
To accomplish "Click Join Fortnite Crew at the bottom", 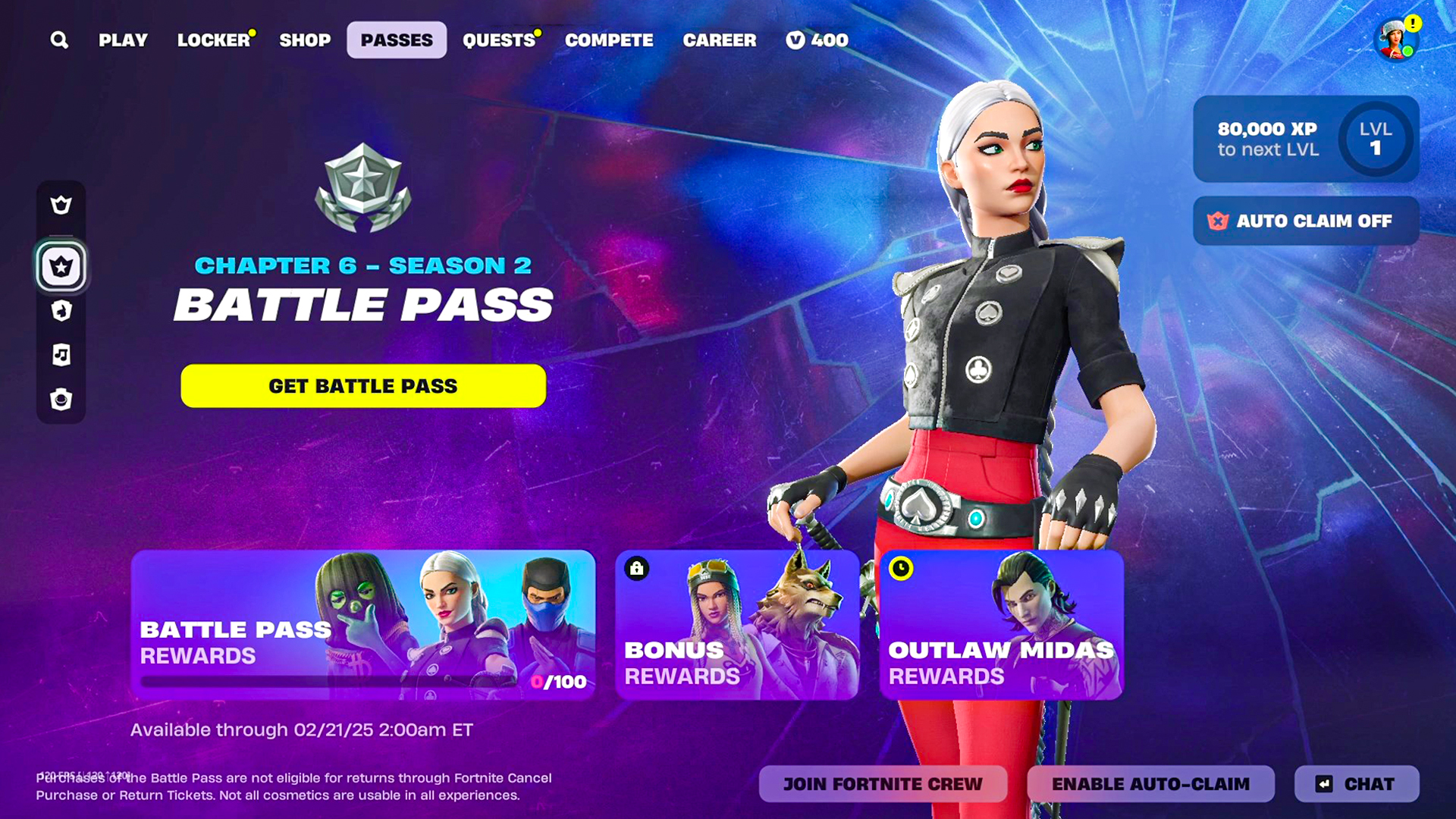I will 883,784.
